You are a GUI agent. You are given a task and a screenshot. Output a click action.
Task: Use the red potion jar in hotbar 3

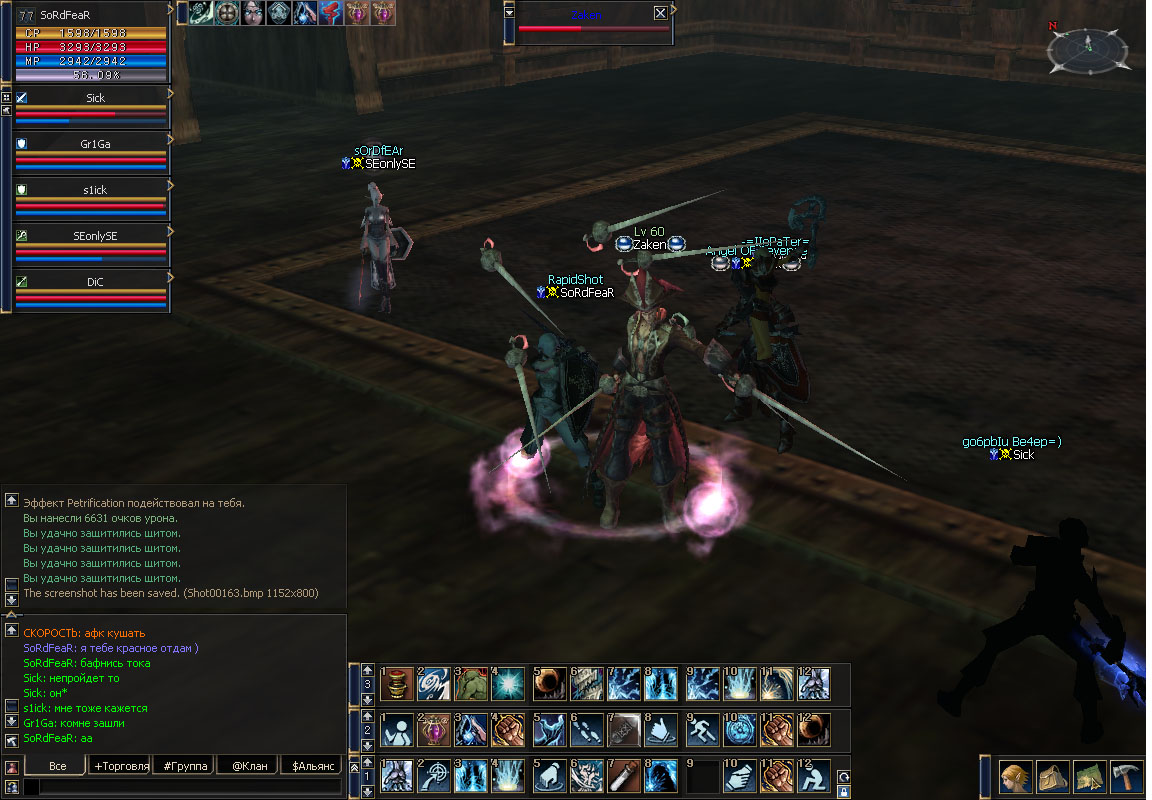pyautogui.click(x=397, y=684)
